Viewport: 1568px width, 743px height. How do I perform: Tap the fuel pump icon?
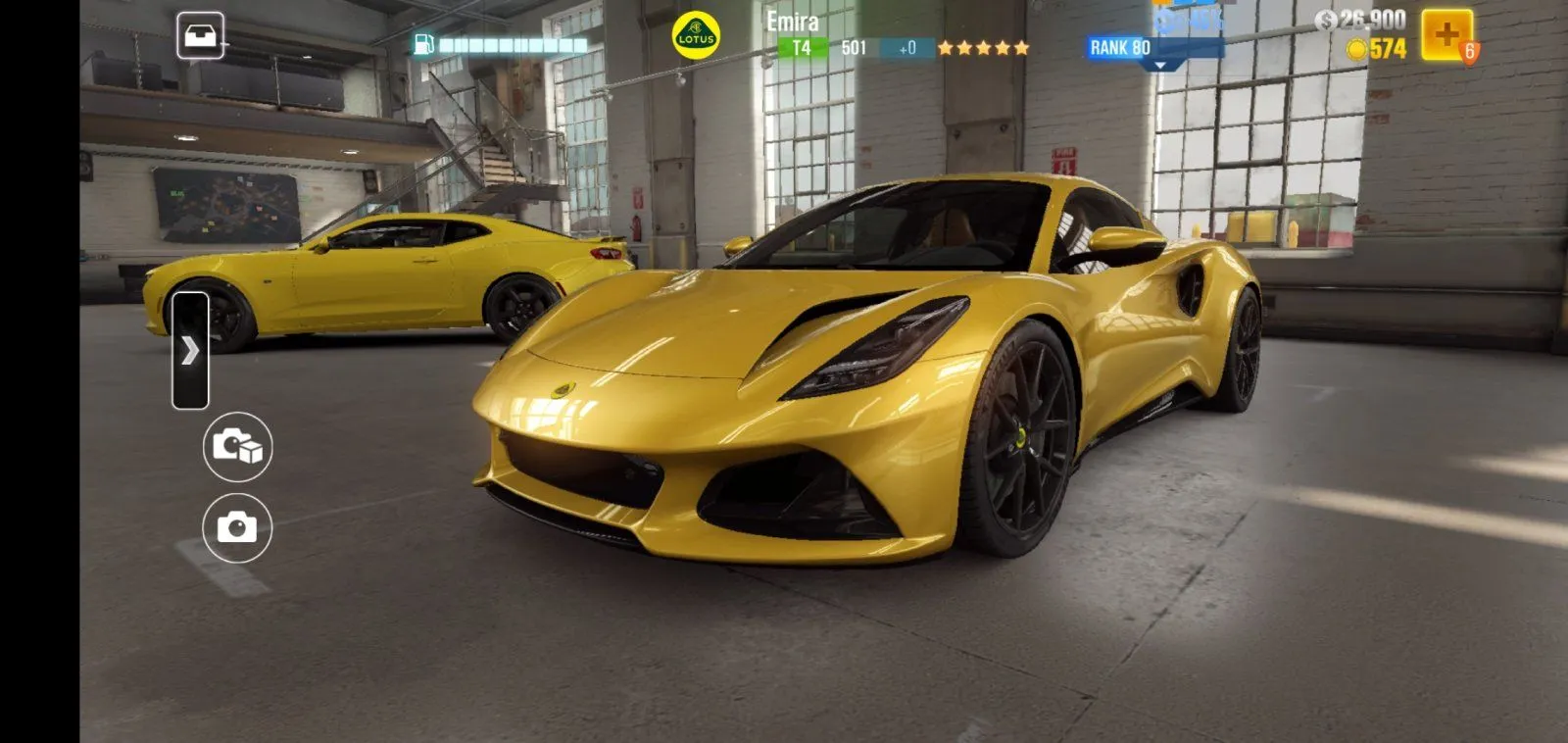425,43
